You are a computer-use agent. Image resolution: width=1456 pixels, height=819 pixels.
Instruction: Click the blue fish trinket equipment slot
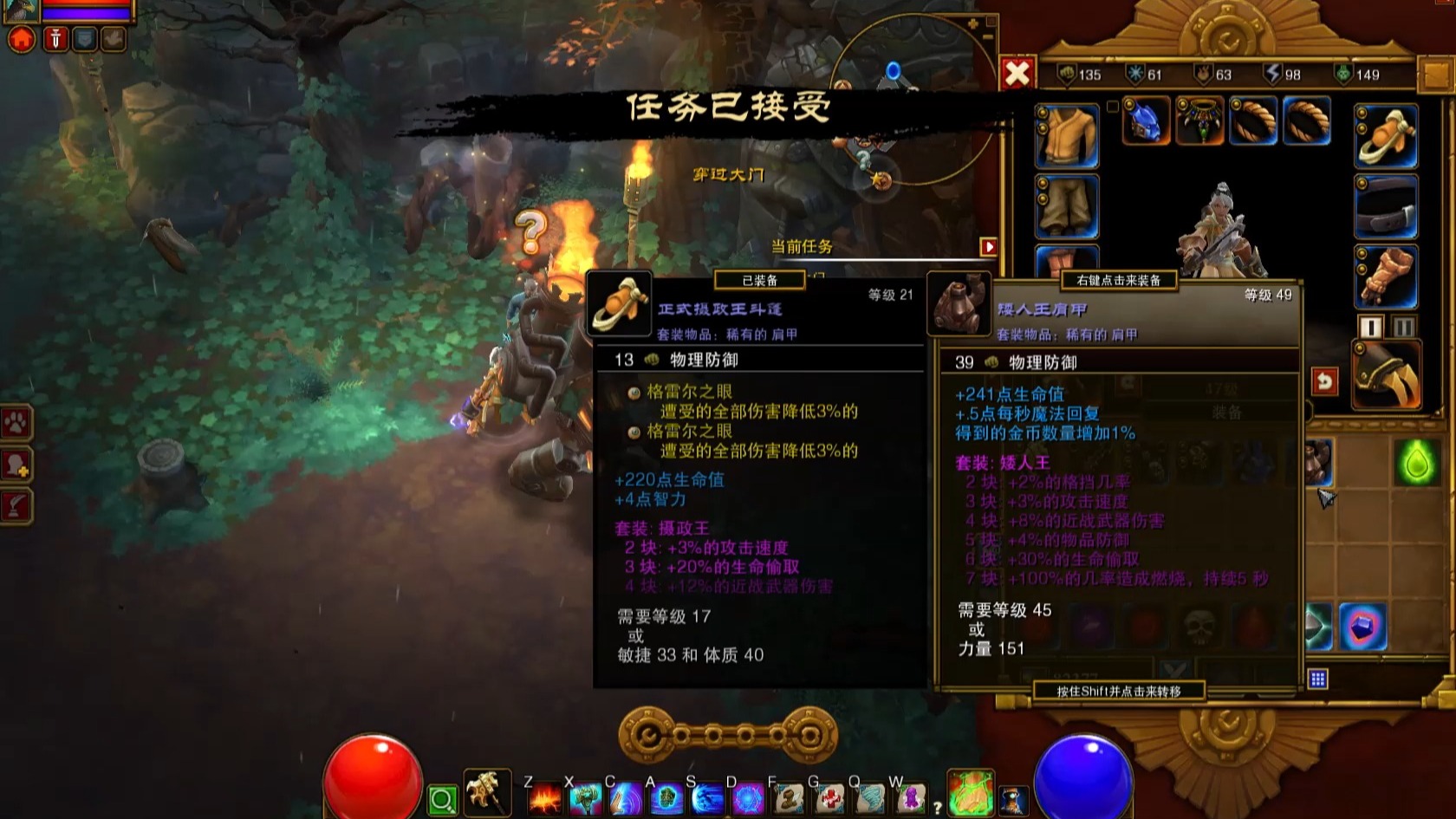tap(1146, 120)
